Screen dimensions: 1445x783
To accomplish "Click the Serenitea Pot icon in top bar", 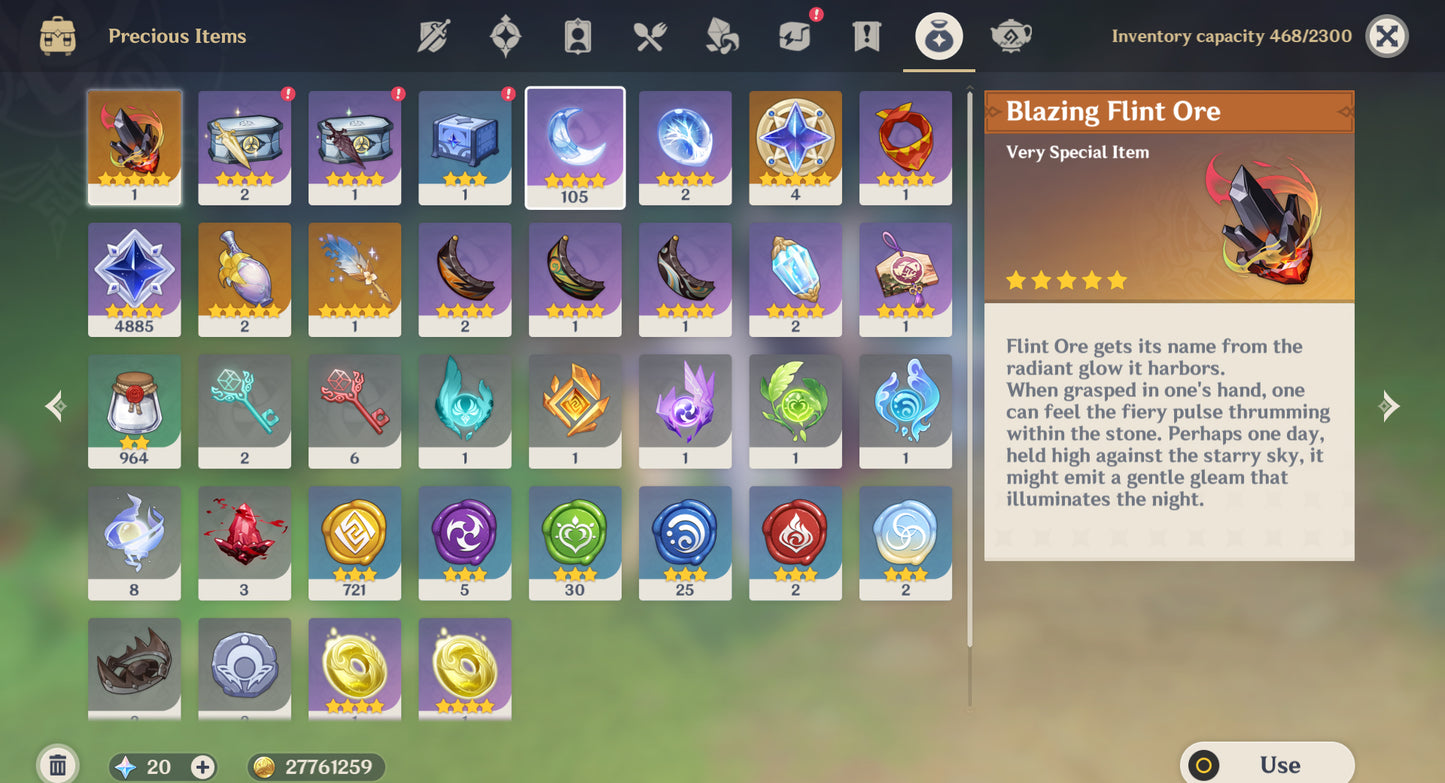I will [1010, 35].
